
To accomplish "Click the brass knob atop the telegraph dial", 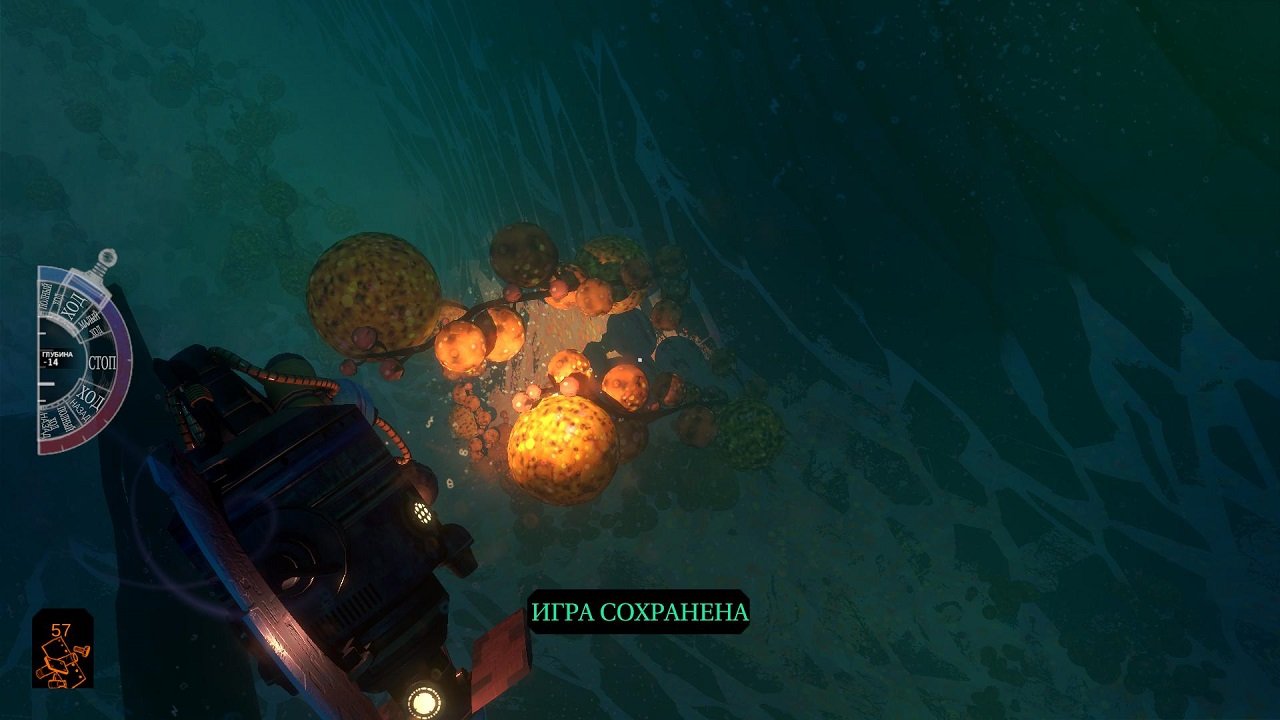I will pos(107,258).
